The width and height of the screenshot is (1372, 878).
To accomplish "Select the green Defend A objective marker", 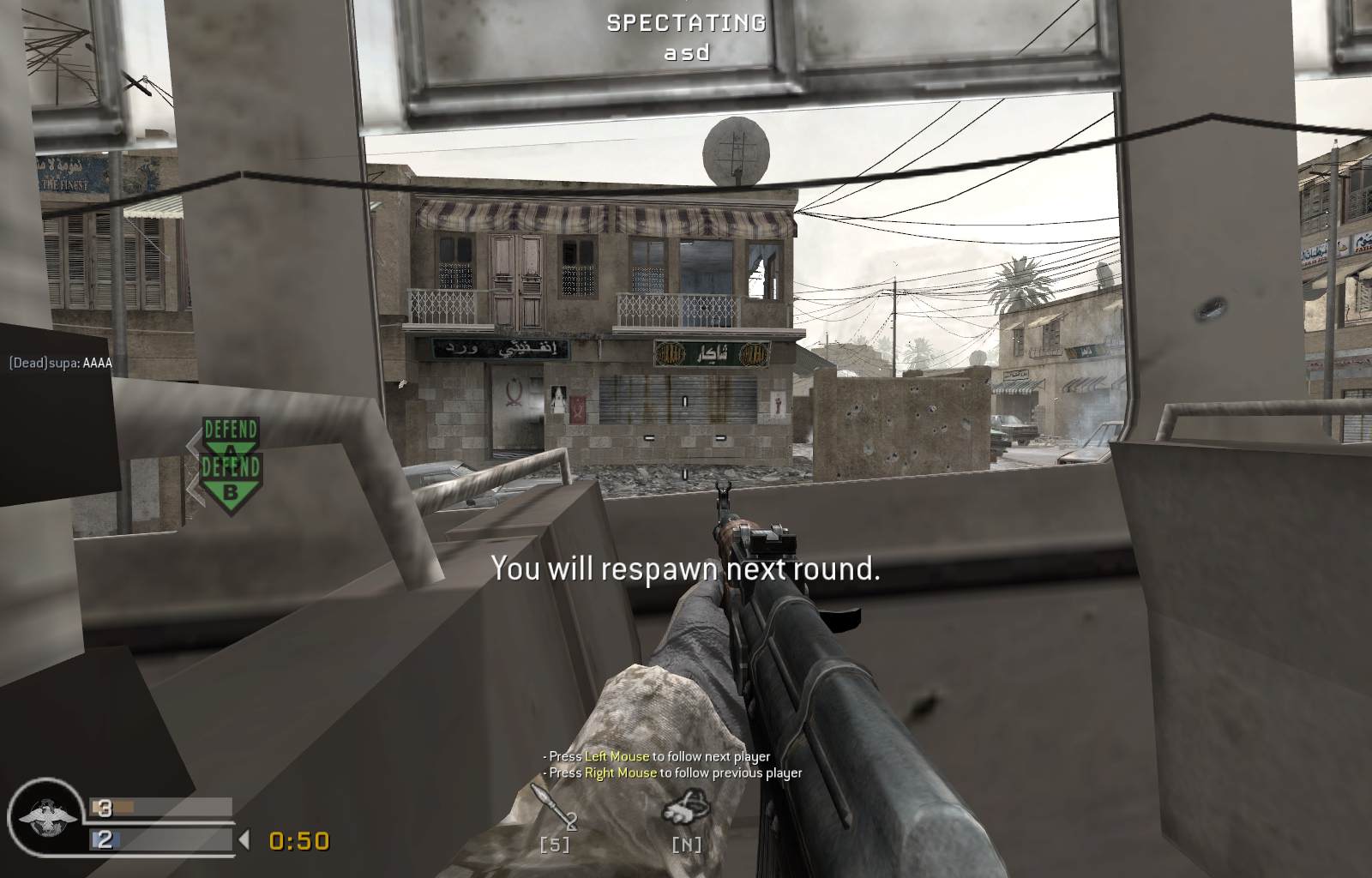I will [x=230, y=433].
